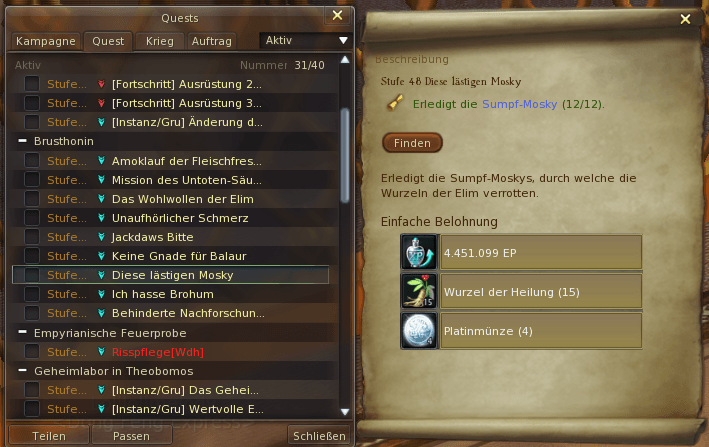Close the Quests window
Viewport: 709px width, 447px height.
338,16
